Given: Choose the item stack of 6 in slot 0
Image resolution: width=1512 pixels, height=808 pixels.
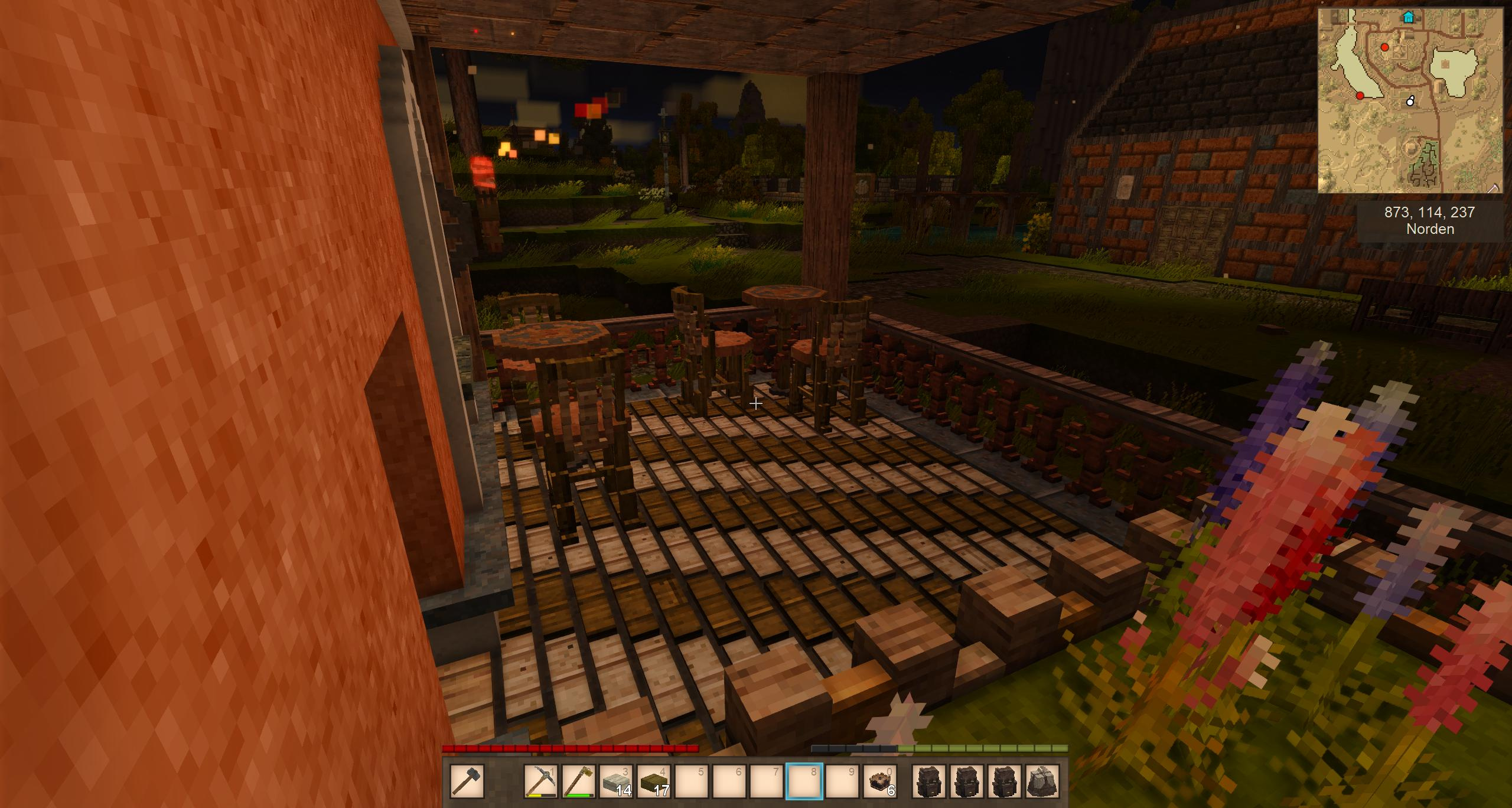Looking at the screenshot, I should pos(880,781).
